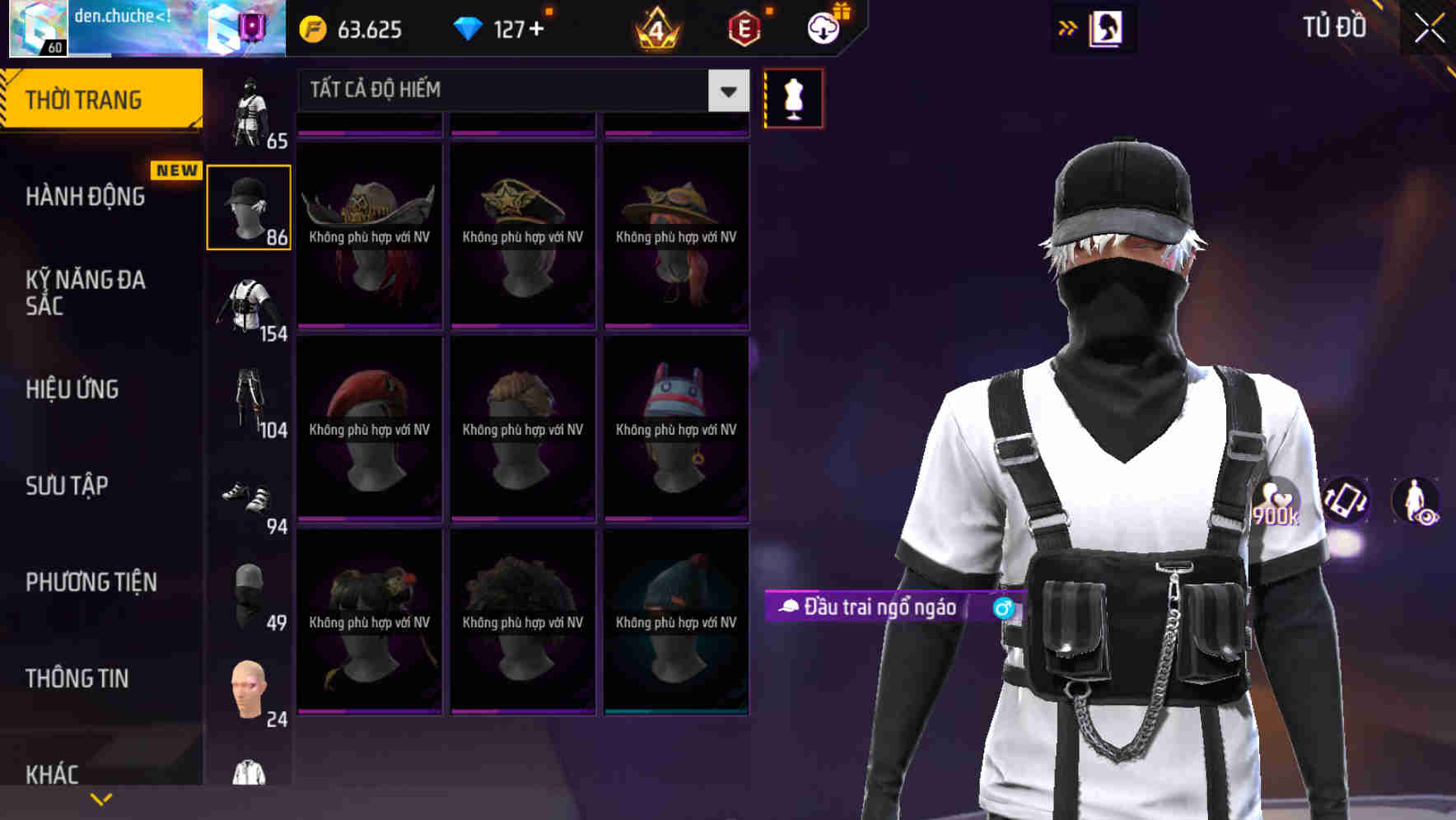Click '127+' to buy more diamonds

tap(519, 29)
